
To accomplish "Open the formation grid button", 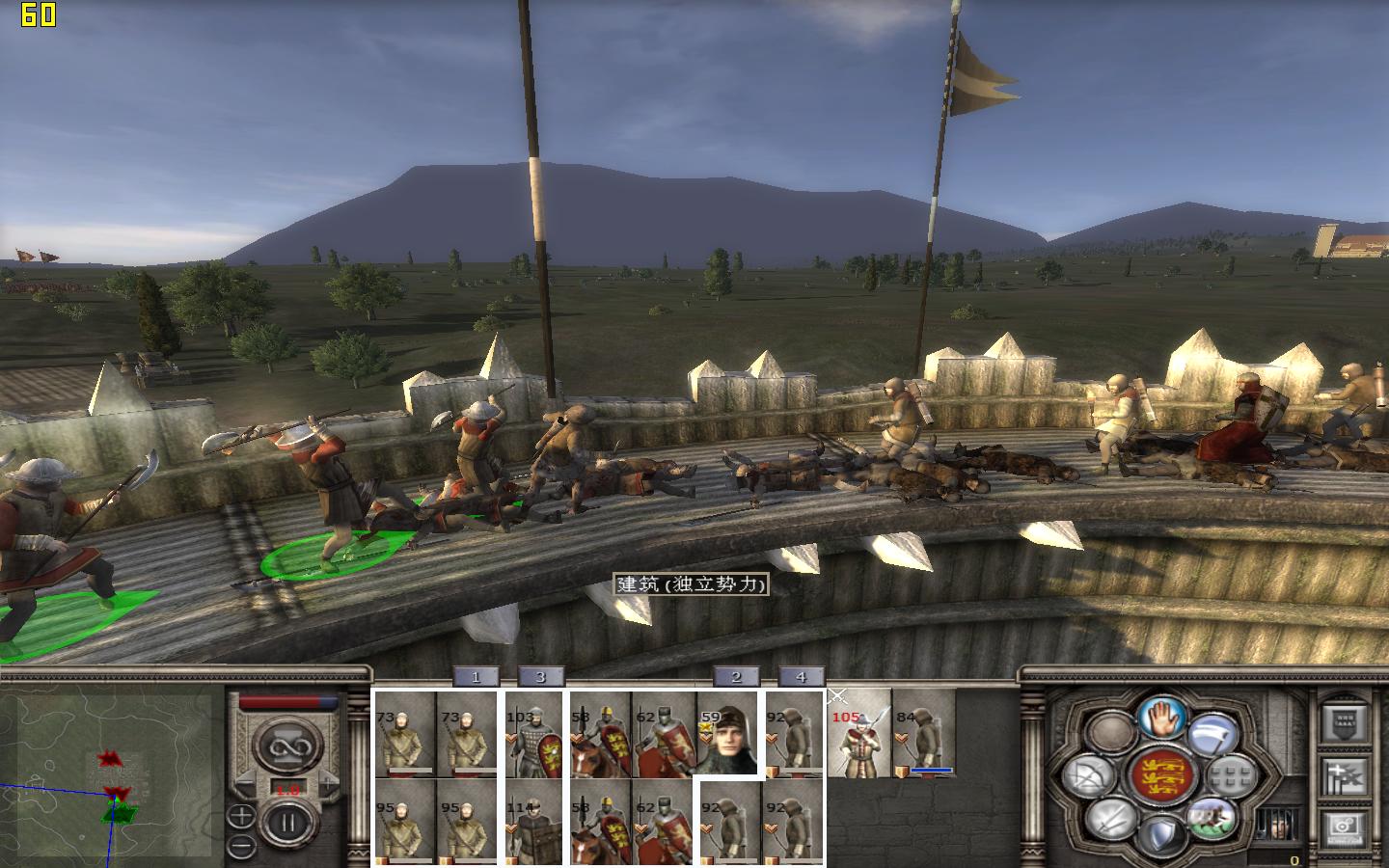I will [1230, 773].
